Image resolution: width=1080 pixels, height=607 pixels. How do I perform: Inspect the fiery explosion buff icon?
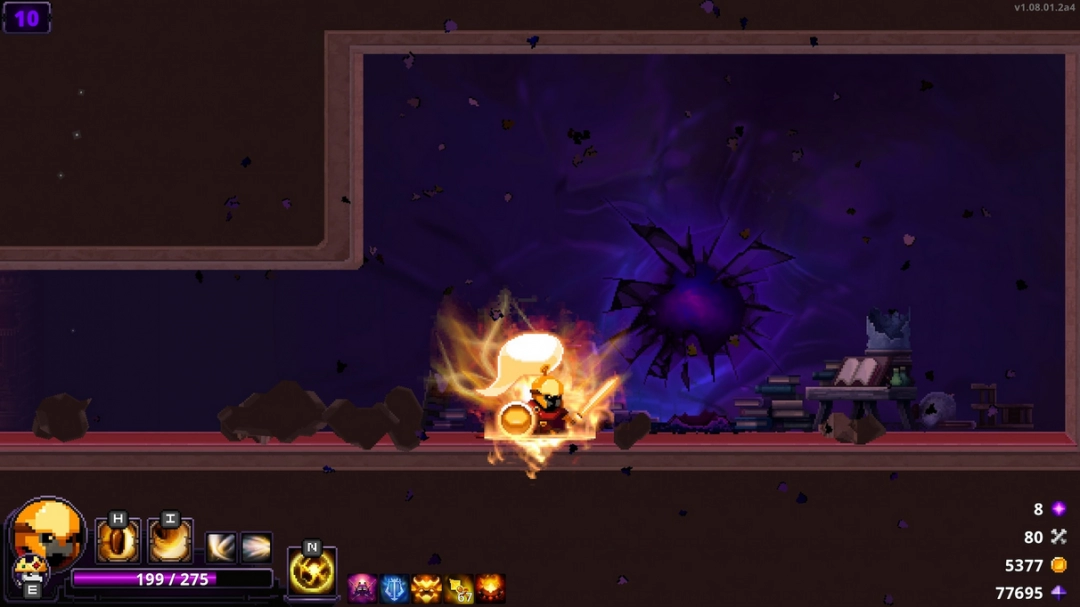[x=490, y=588]
